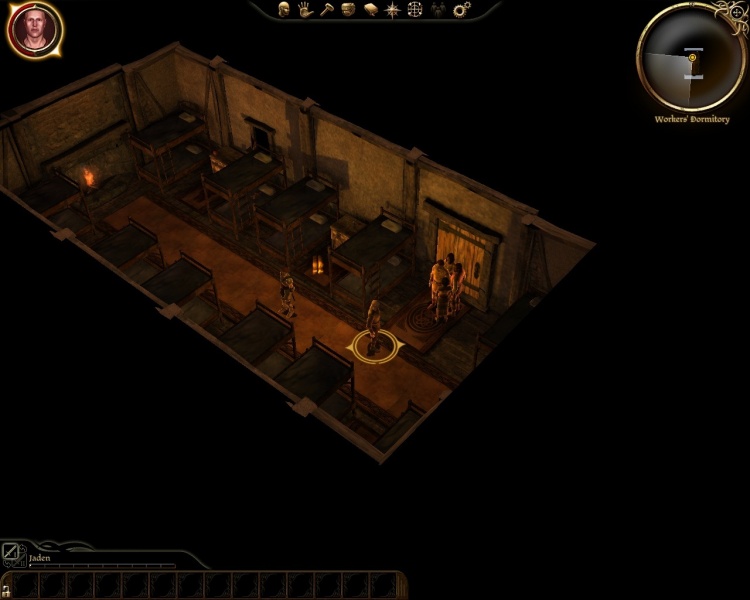Select Jaden's character portrait
Viewport: 750px width, 600px height.
point(35,30)
